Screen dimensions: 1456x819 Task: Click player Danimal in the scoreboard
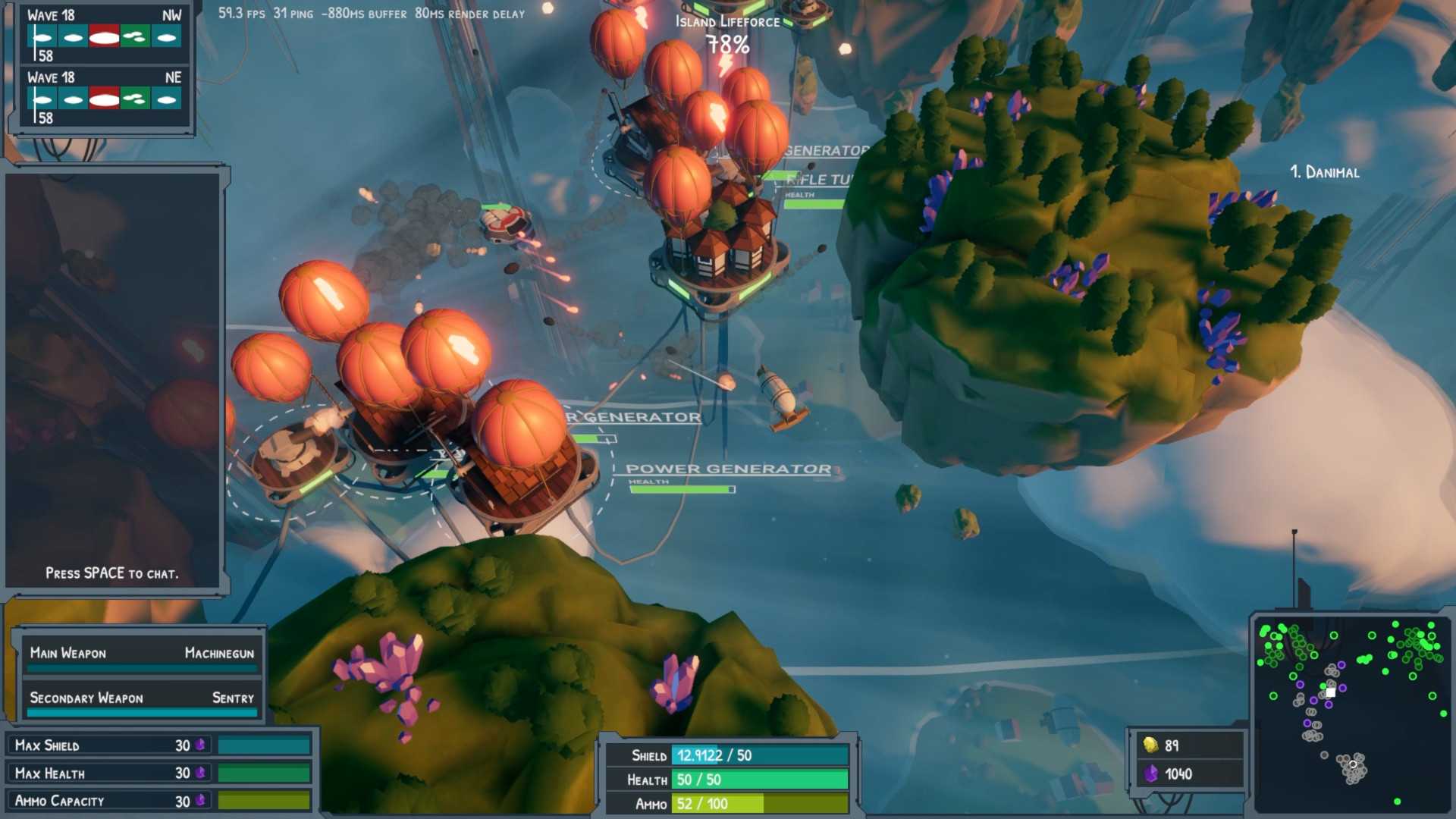click(x=1324, y=173)
